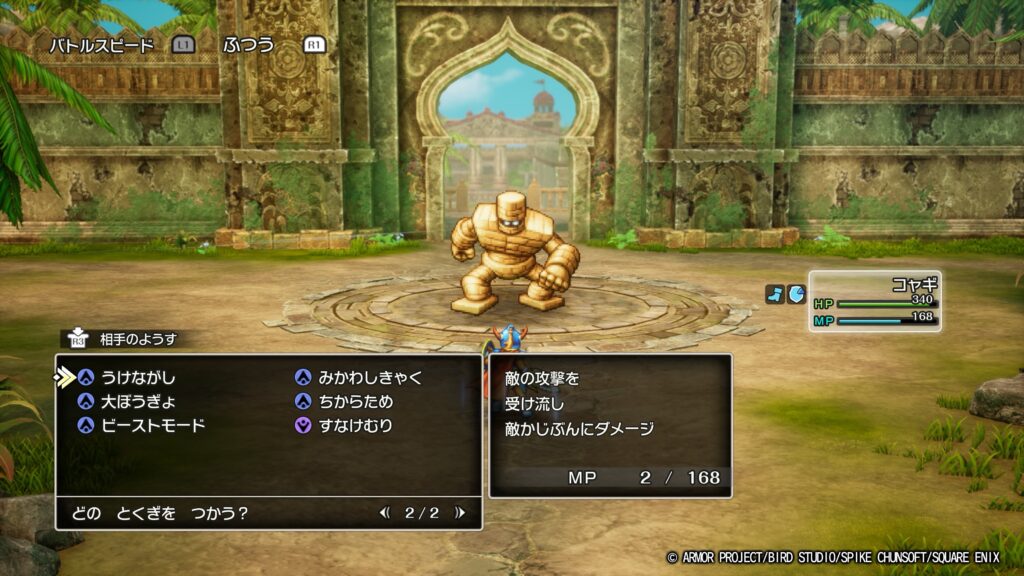Use the ビーストモード skill
This screenshot has width=1024, height=576.
pos(153,426)
